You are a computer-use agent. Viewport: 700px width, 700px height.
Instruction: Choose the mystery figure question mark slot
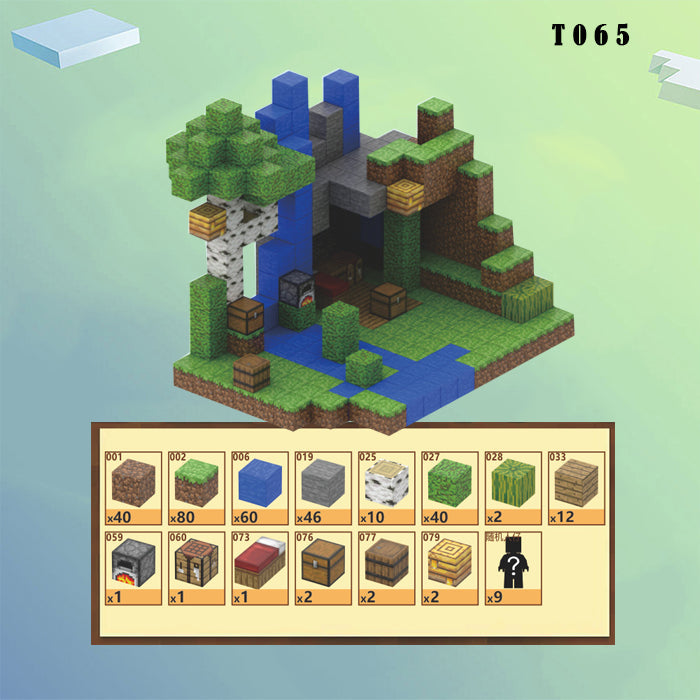coord(510,567)
